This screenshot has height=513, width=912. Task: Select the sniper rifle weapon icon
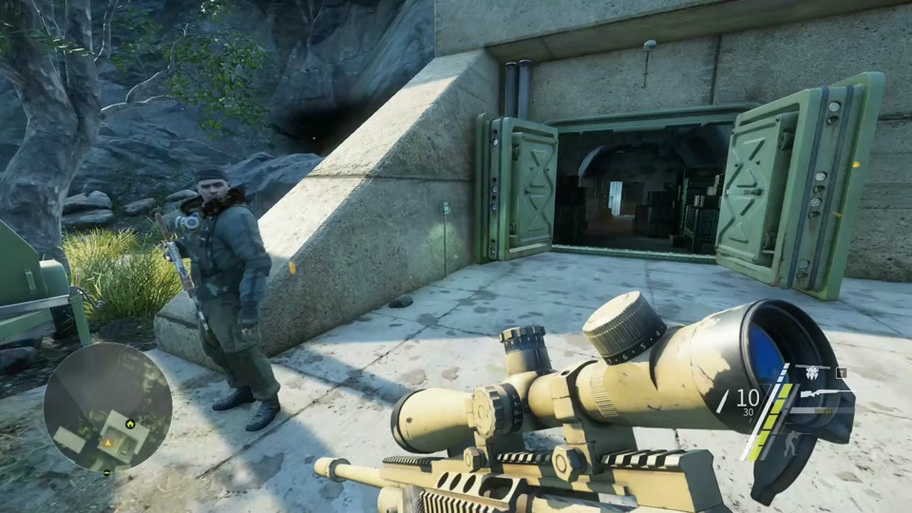817,395
